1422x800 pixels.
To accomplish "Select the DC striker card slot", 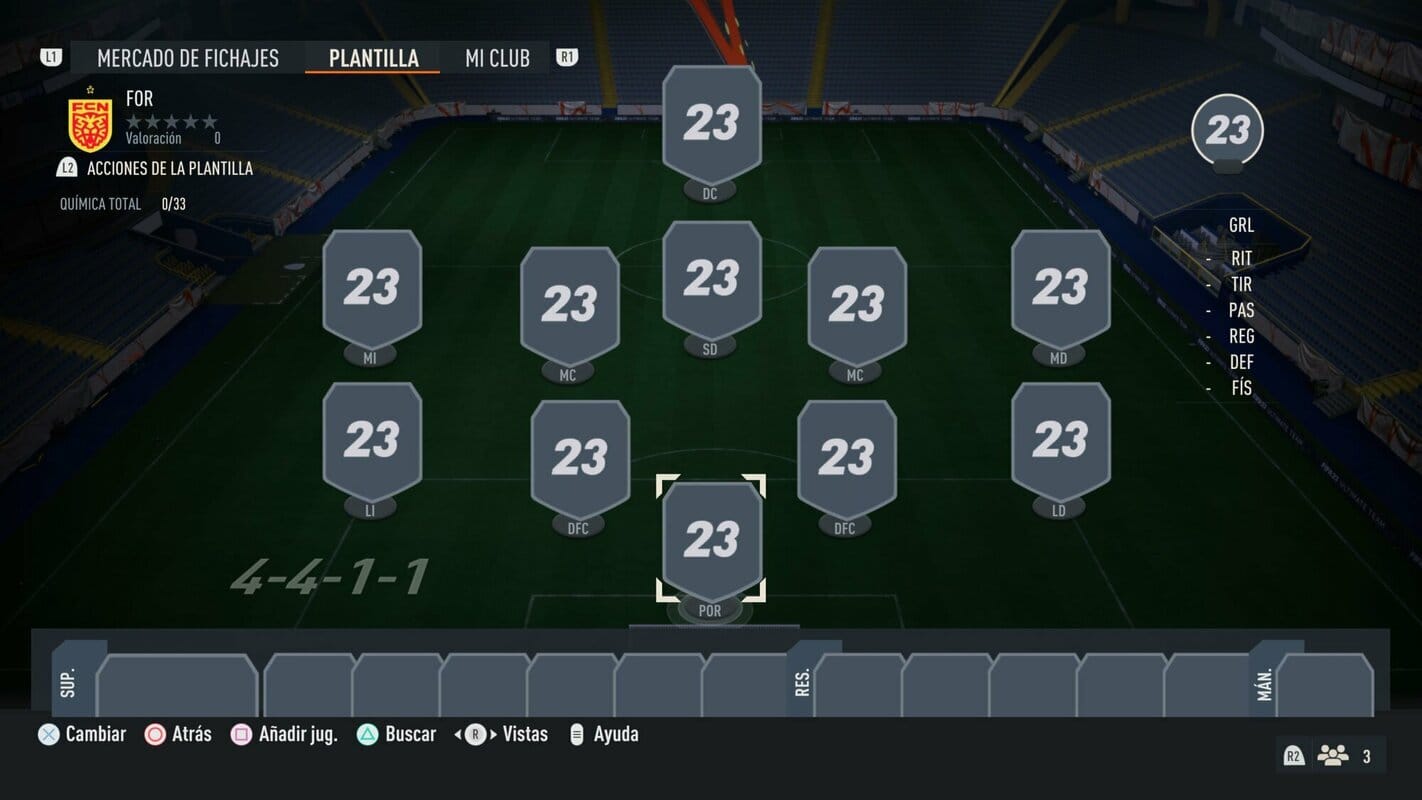I will (711, 125).
